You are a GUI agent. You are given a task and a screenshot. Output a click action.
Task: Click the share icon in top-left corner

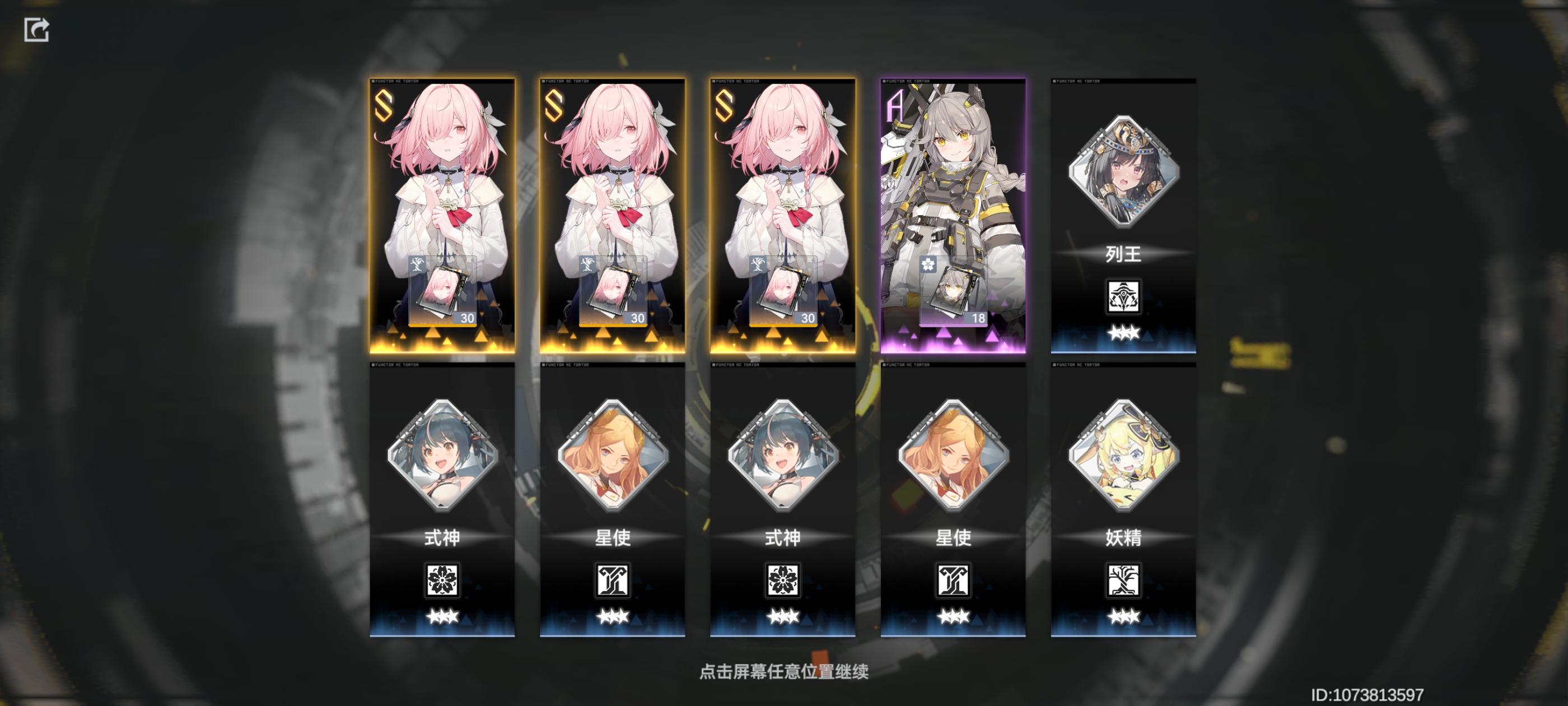pos(37,29)
